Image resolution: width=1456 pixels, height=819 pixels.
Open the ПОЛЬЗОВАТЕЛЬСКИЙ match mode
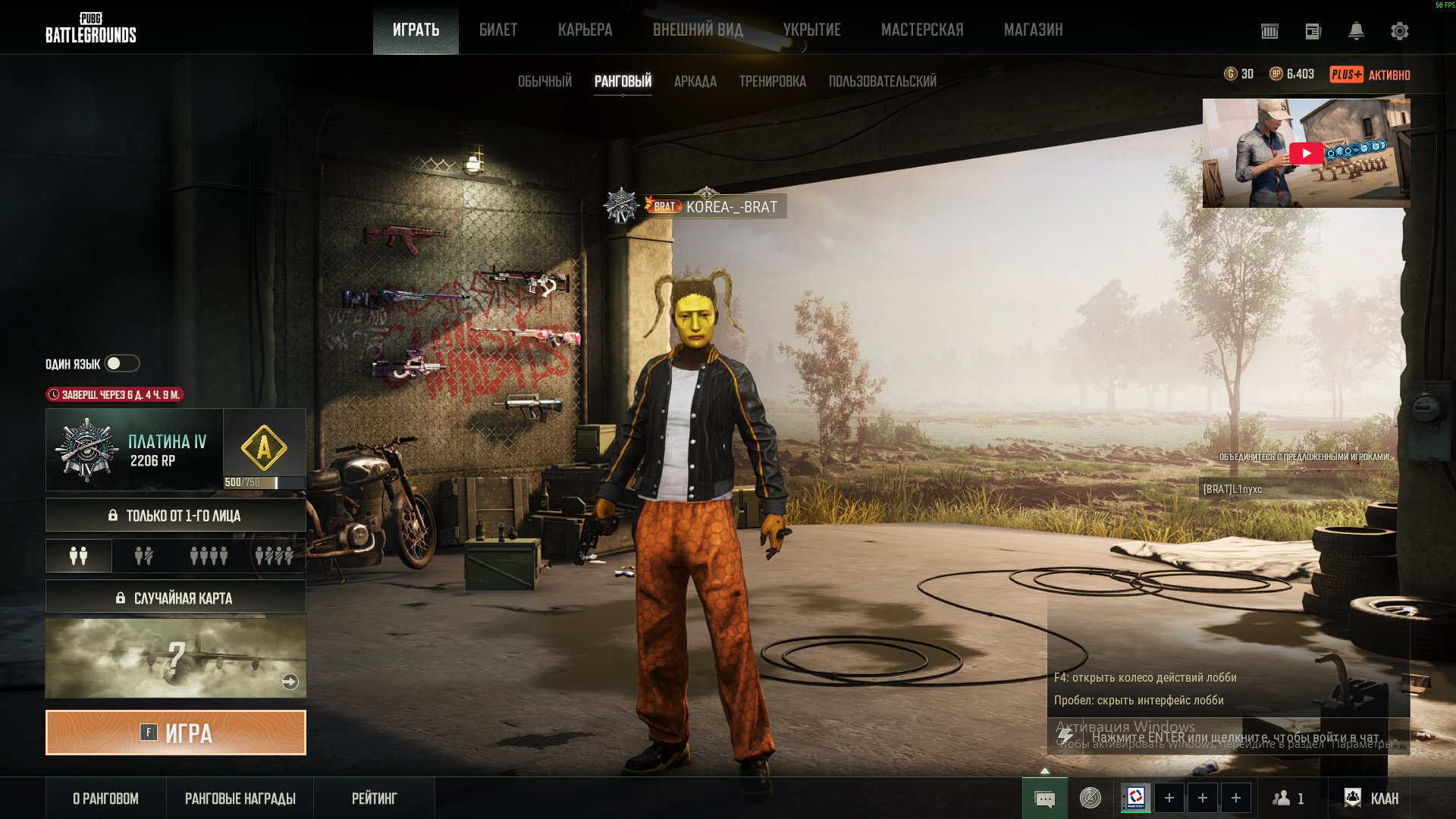pyautogui.click(x=882, y=81)
